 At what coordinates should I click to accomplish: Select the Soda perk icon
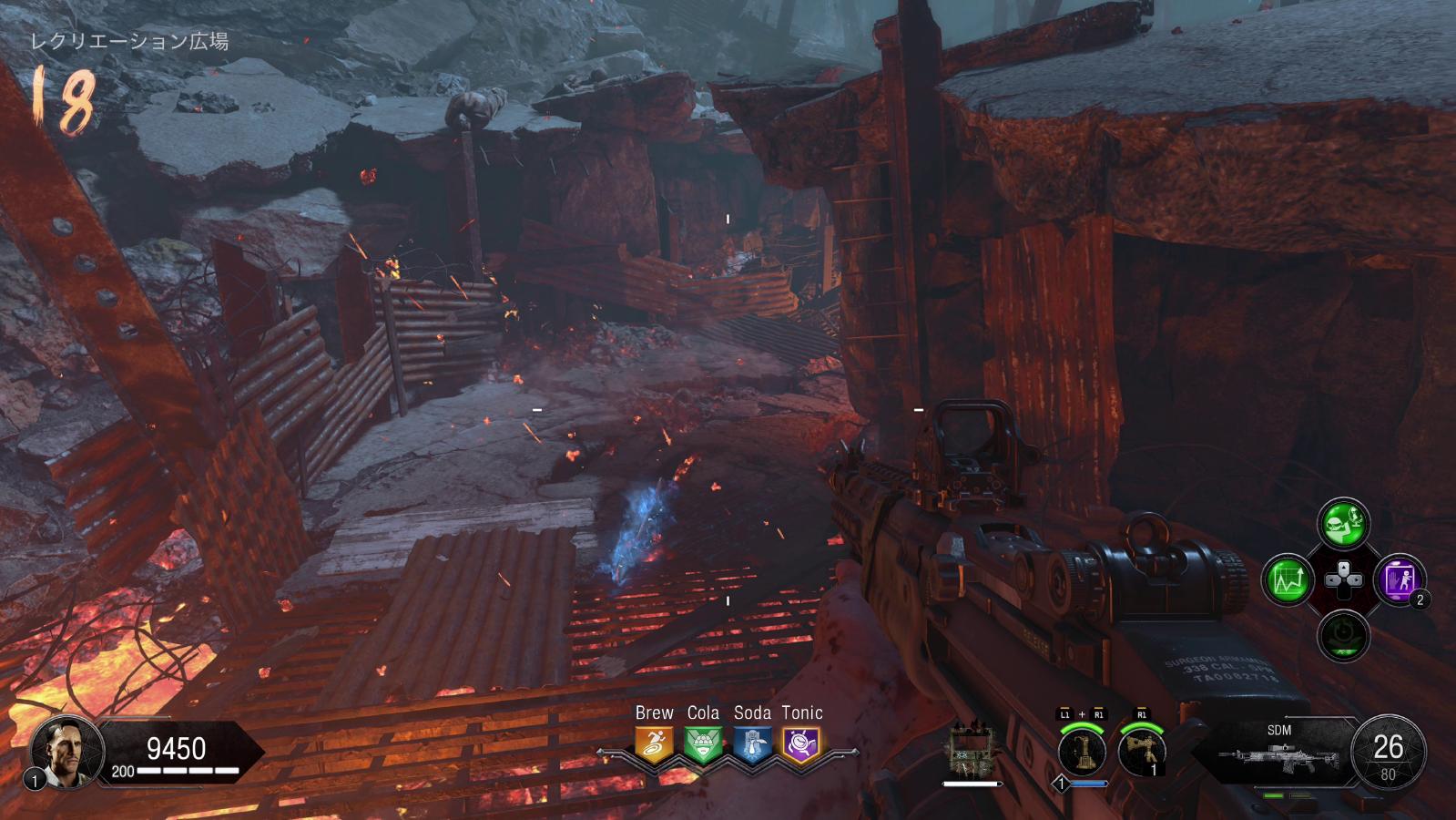(752, 744)
